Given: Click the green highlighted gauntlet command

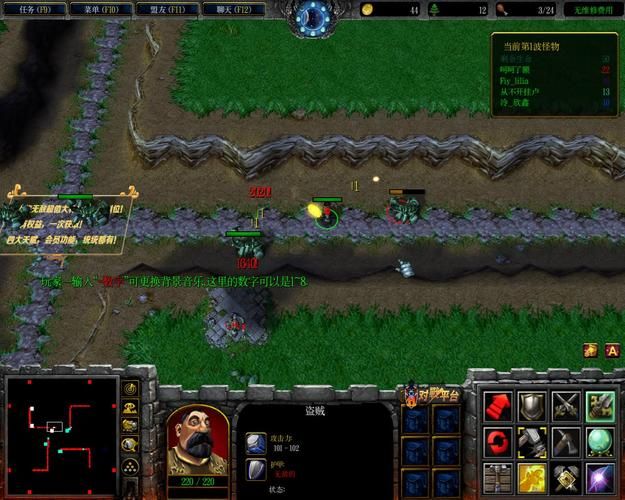Looking at the screenshot, I should [601, 405].
